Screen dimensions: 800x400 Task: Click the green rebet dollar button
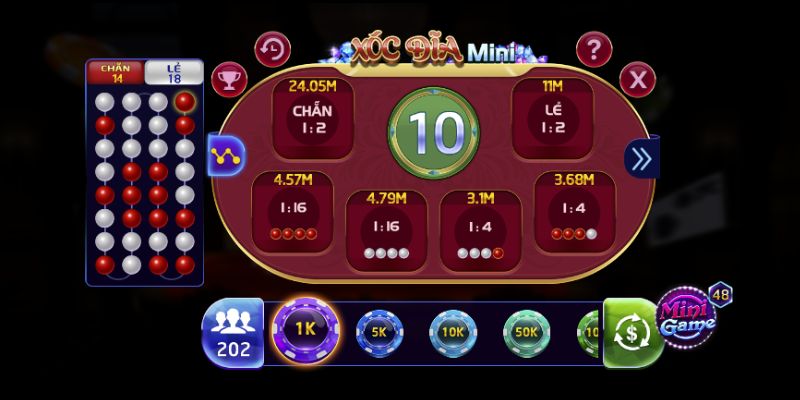pyautogui.click(x=632, y=331)
